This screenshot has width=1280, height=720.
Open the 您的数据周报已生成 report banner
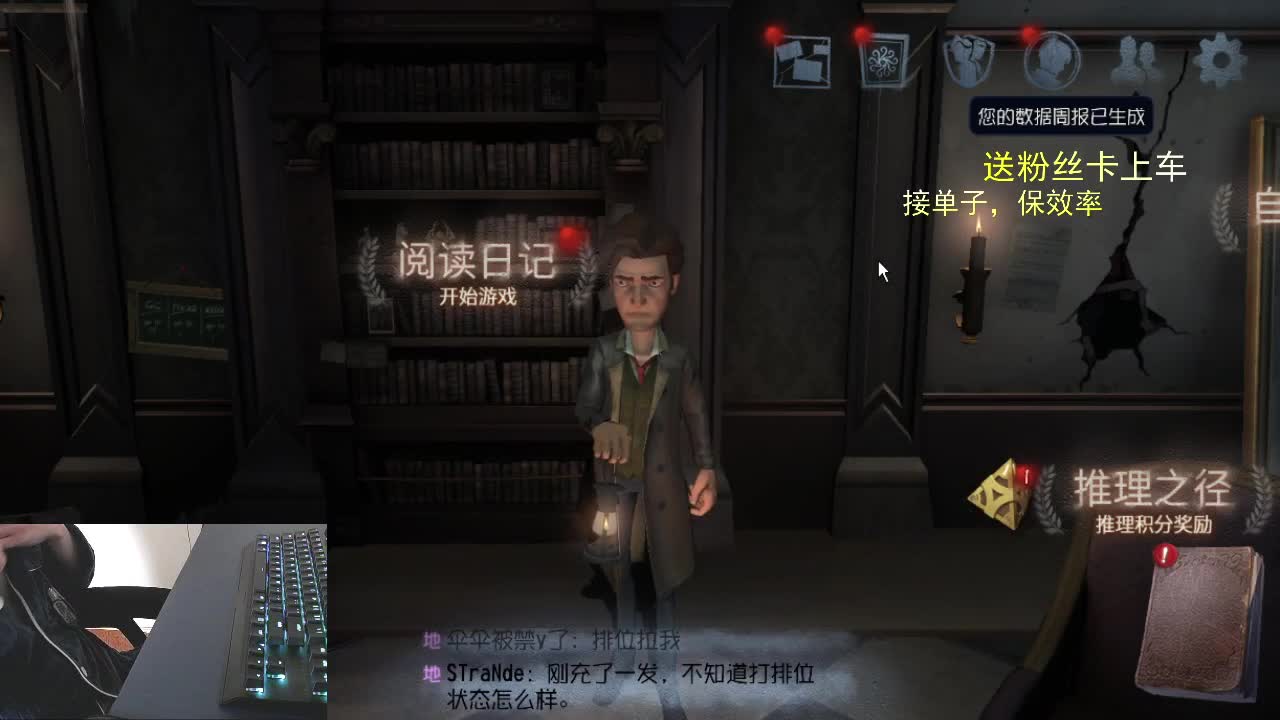(x=1060, y=116)
